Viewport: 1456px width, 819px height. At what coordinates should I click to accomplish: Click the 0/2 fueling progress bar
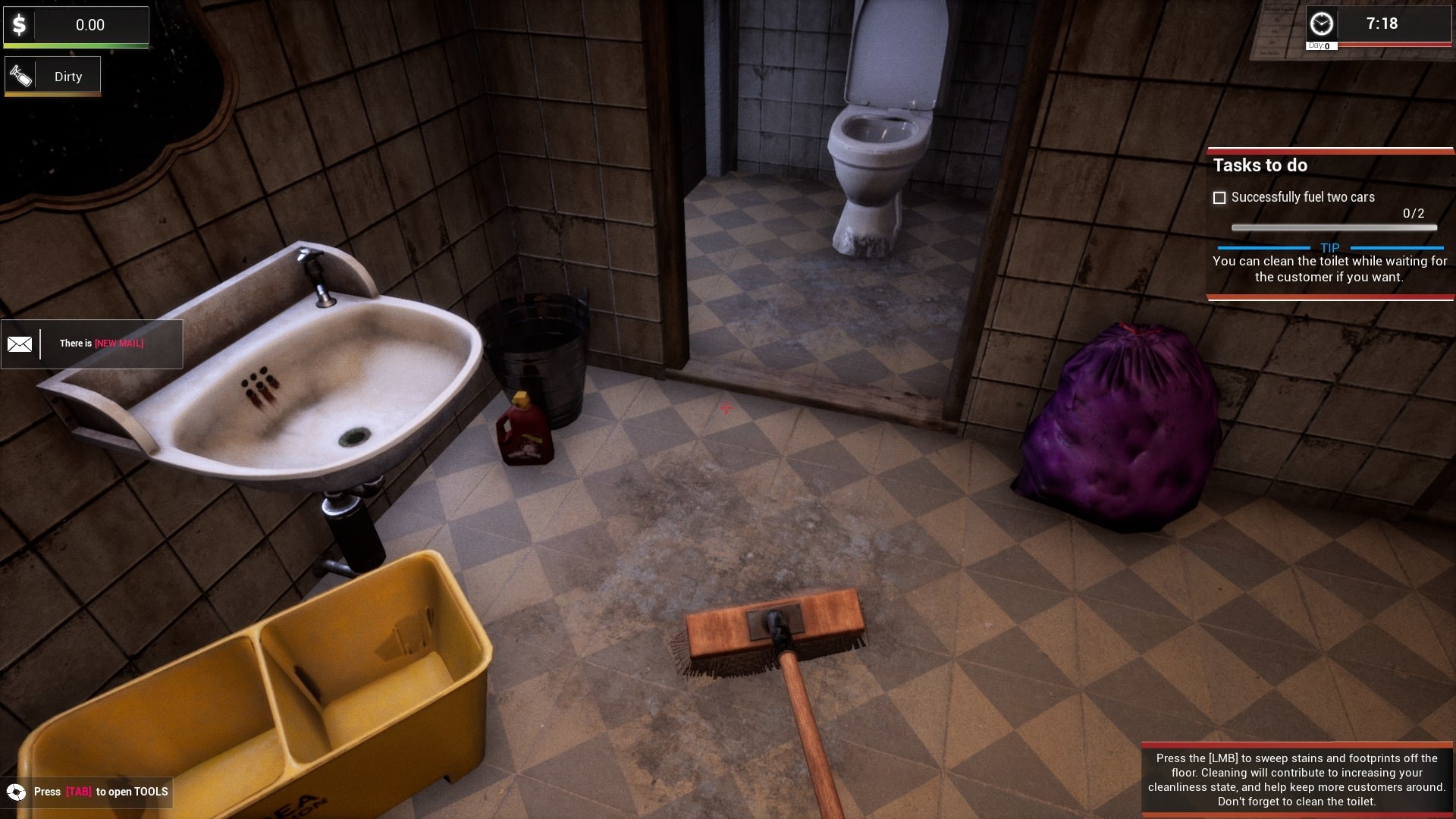point(1334,227)
